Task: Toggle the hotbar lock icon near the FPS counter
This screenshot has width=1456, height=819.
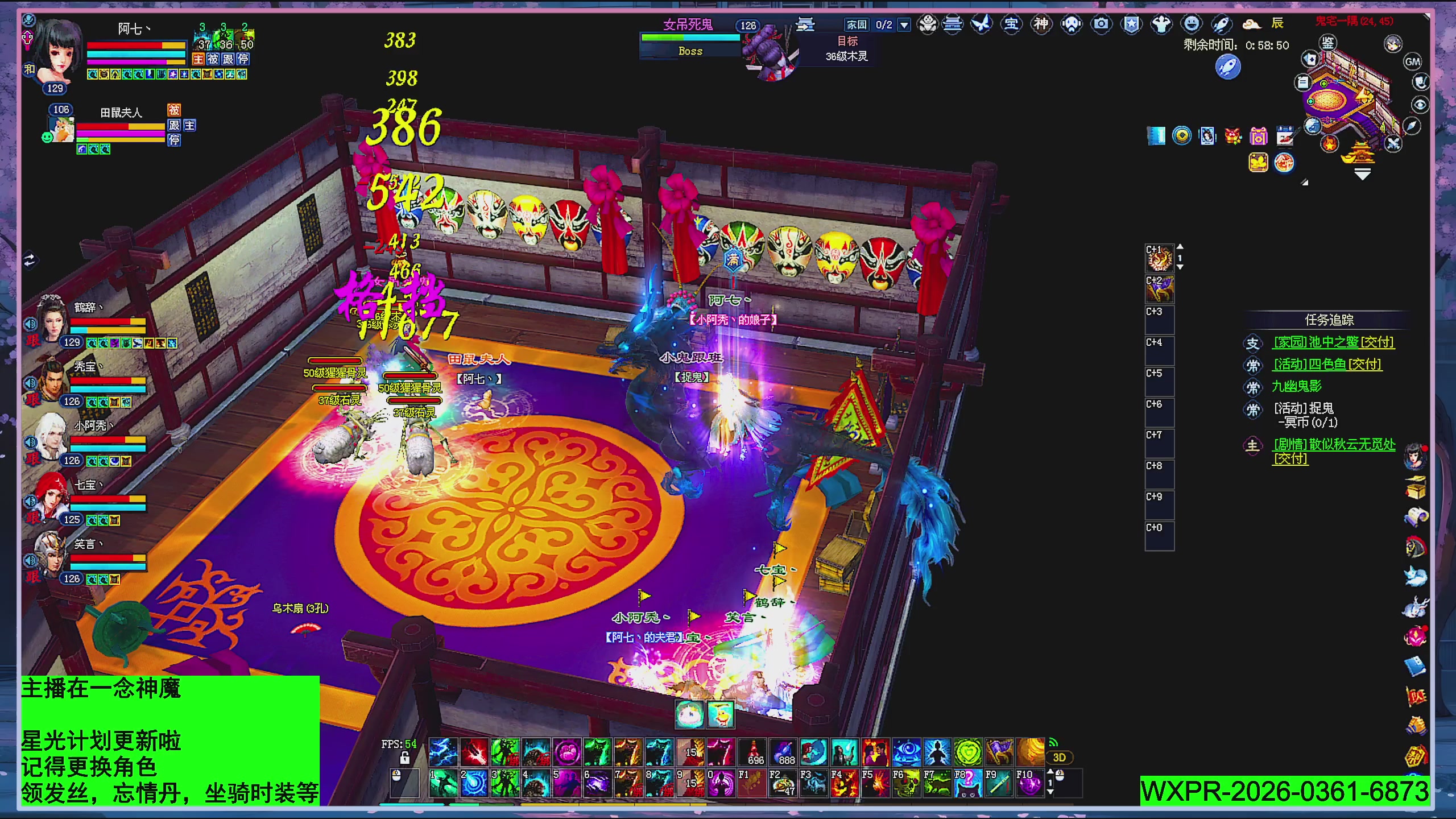Action: (405, 759)
